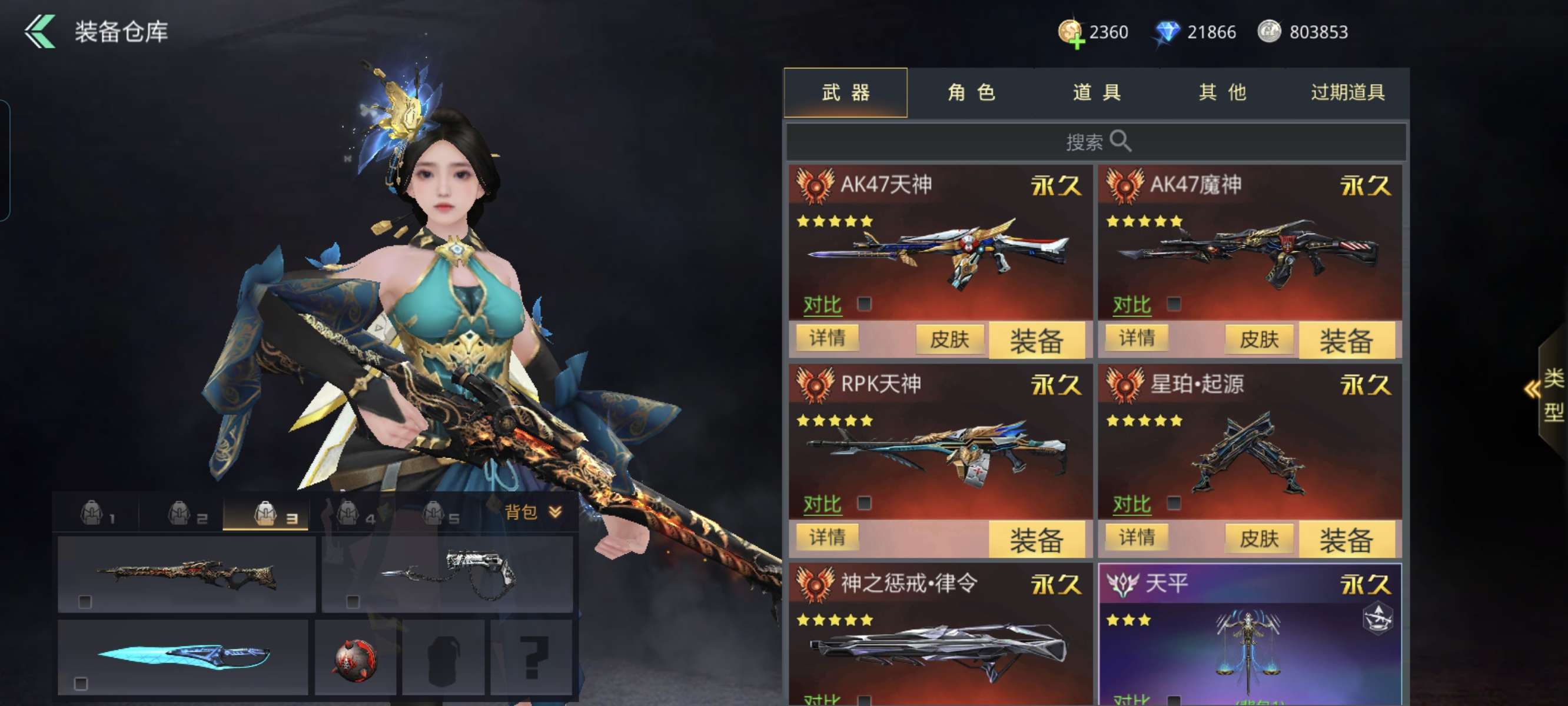
Task: Go back using the arrow beside 装备仓库
Action: [x=39, y=31]
